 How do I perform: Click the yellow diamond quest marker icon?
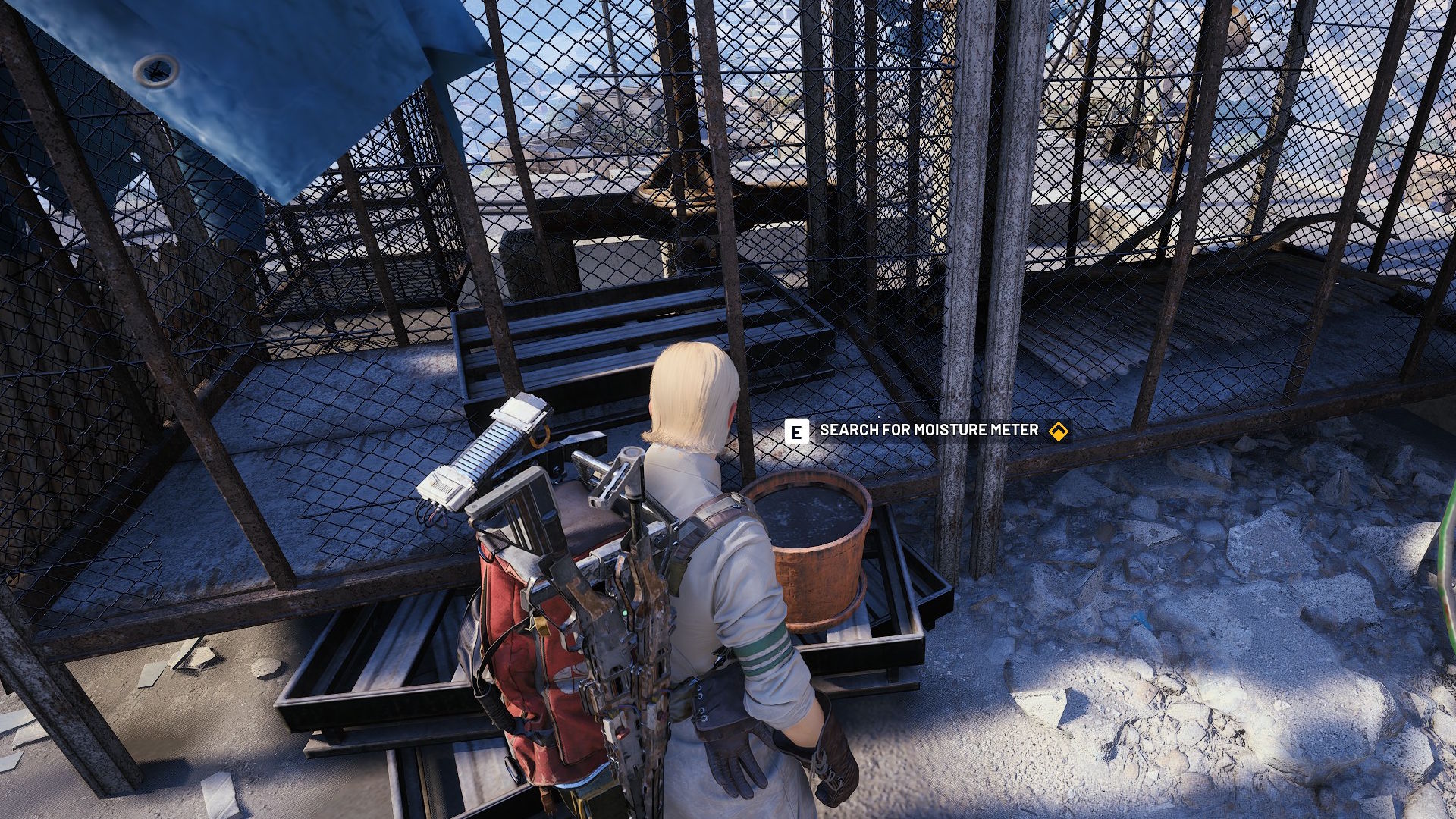click(x=1058, y=431)
